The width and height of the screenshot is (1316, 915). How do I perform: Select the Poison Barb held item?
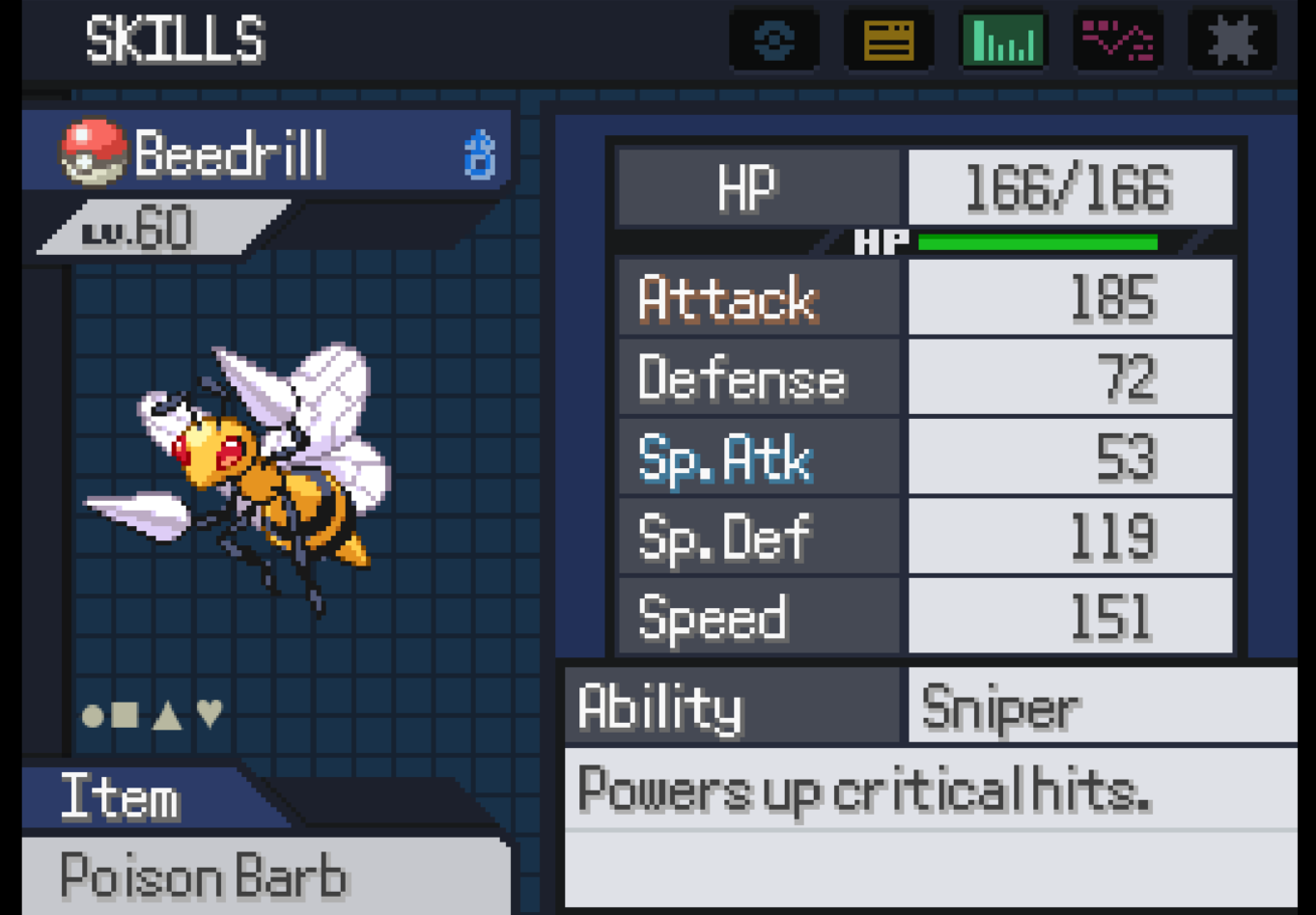click(x=204, y=876)
